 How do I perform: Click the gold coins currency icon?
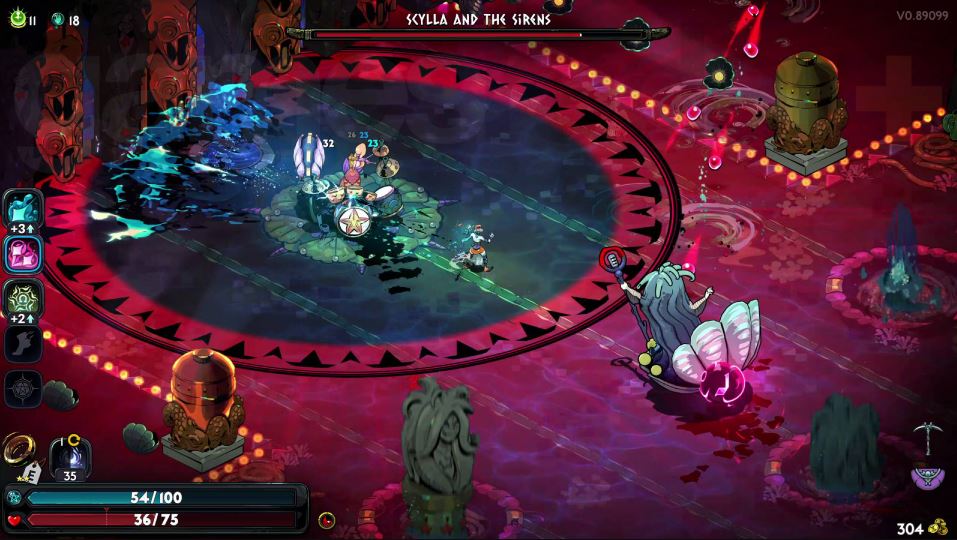pos(937,527)
